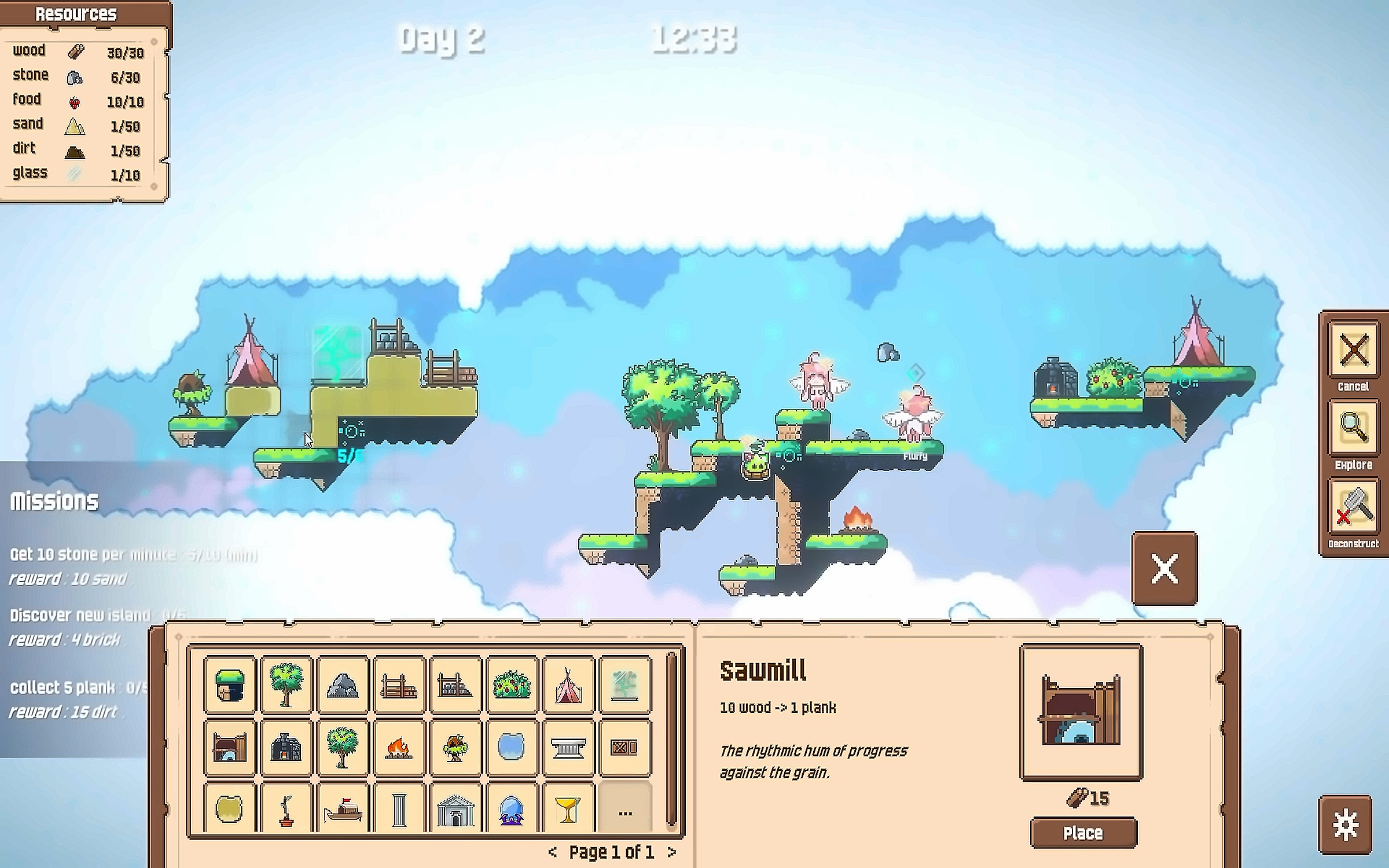Screen dimensions: 1389x868
Task: Select the columned temple build slot
Action: pos(455,809)
